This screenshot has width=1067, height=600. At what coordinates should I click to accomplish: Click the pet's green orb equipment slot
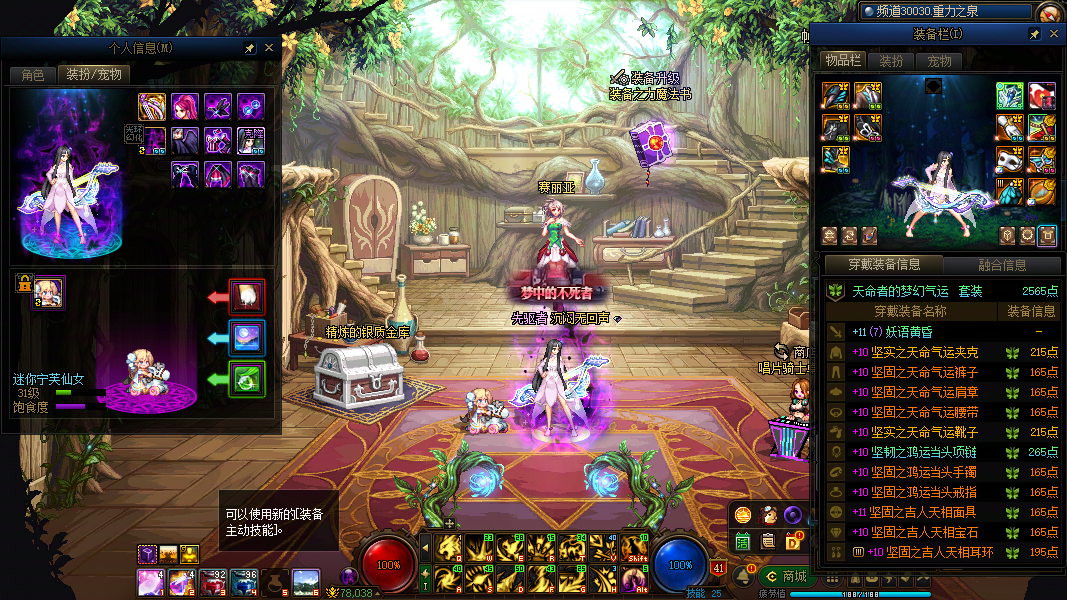[246, 380]
